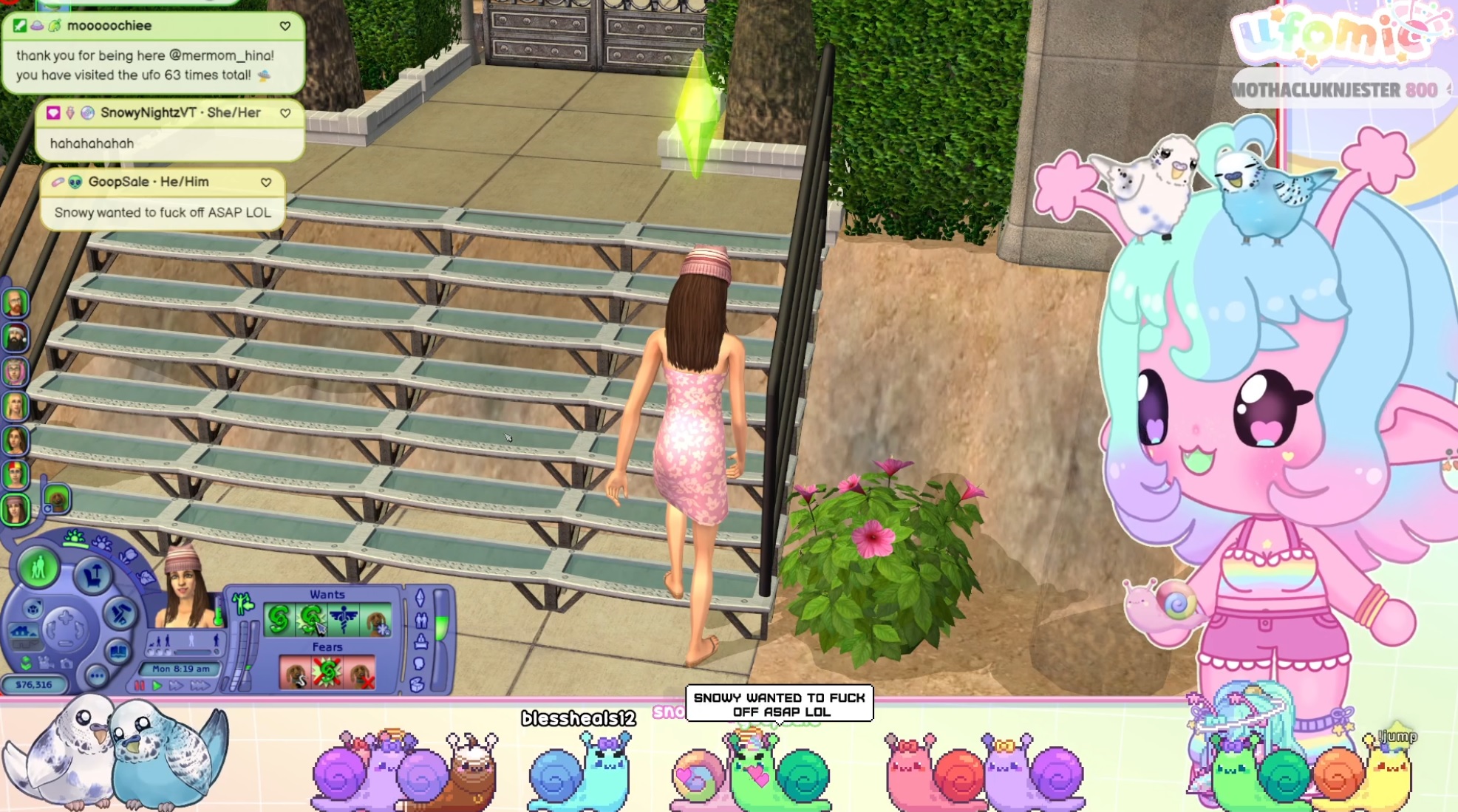
Task: Choose the sim with red and yellow cap
Action: (15, 474)
